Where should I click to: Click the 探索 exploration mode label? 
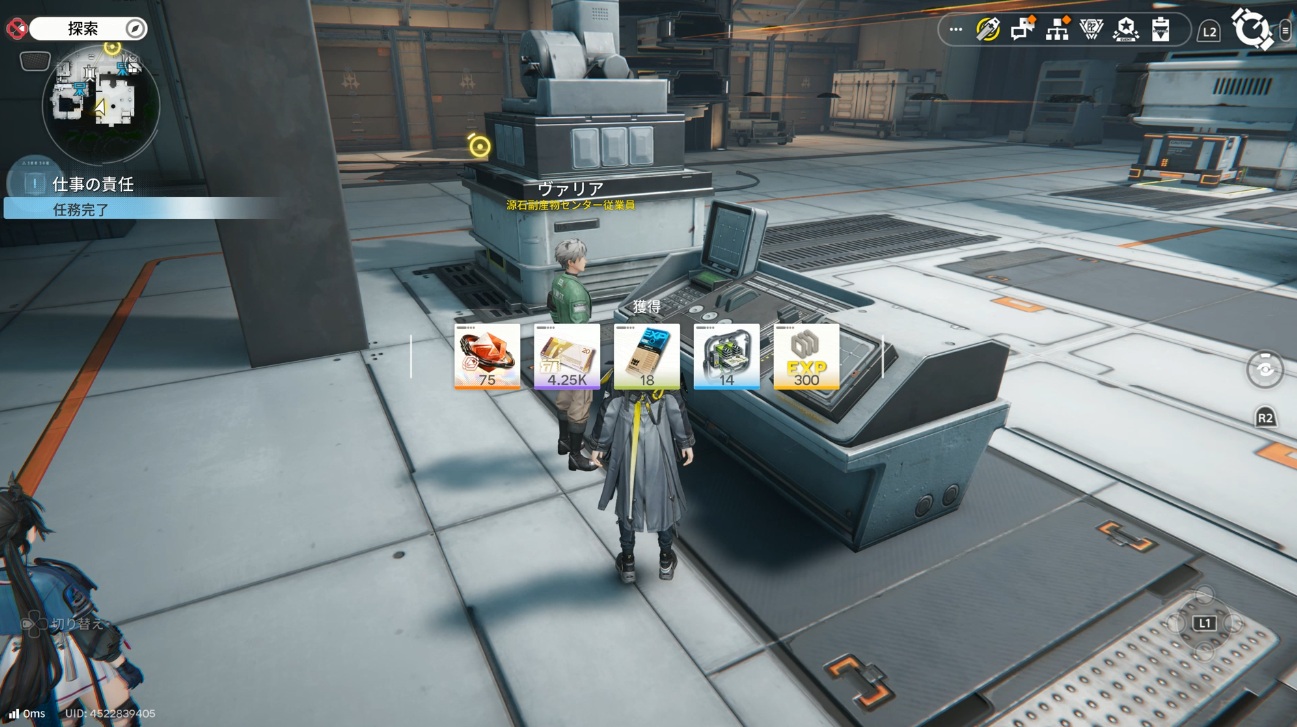[x=83, y=28]
